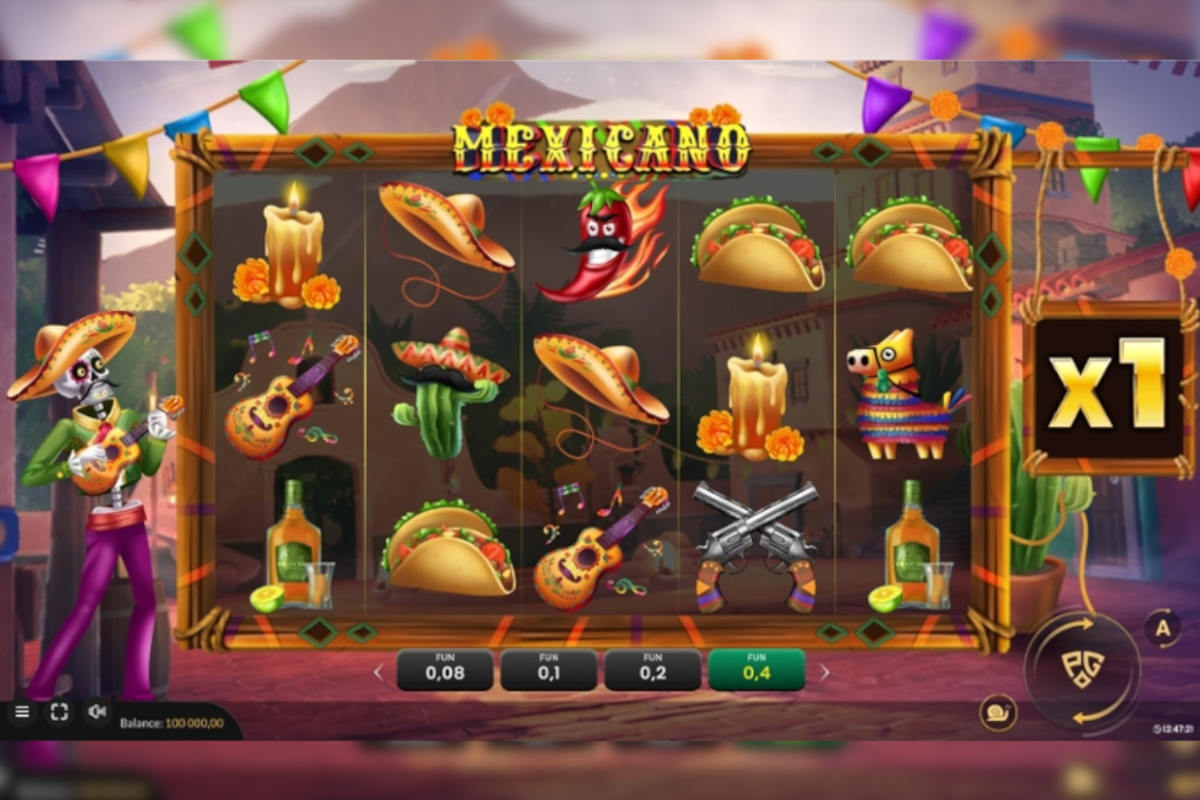Choose the 0,1 bet option
This screenshot has width=1200, height=800.
pos(548,670)
